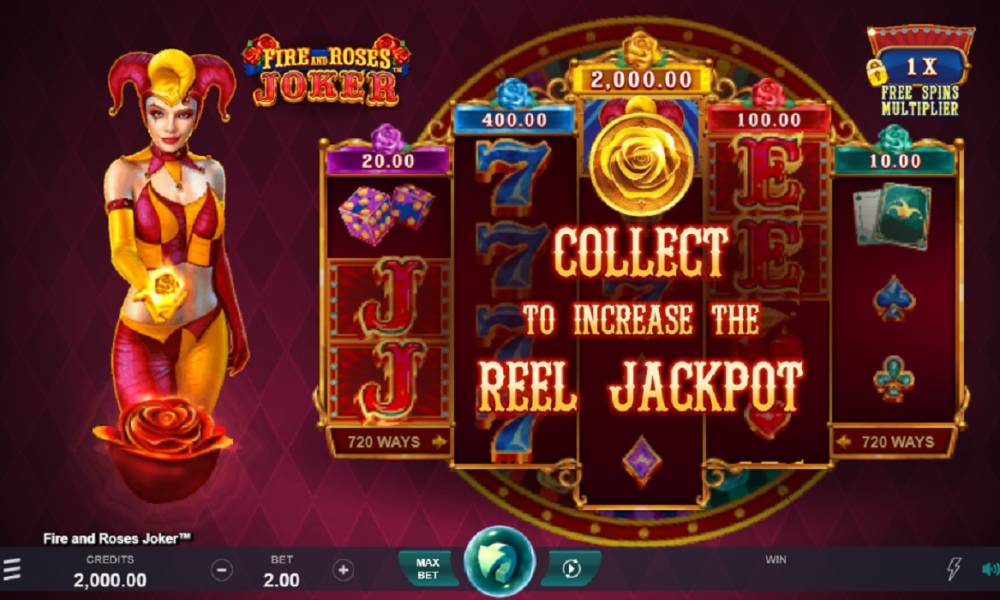Increase the bet with the plus button
The height and width of the screenshot is (600, 1000).
click(x=343, y=570)
